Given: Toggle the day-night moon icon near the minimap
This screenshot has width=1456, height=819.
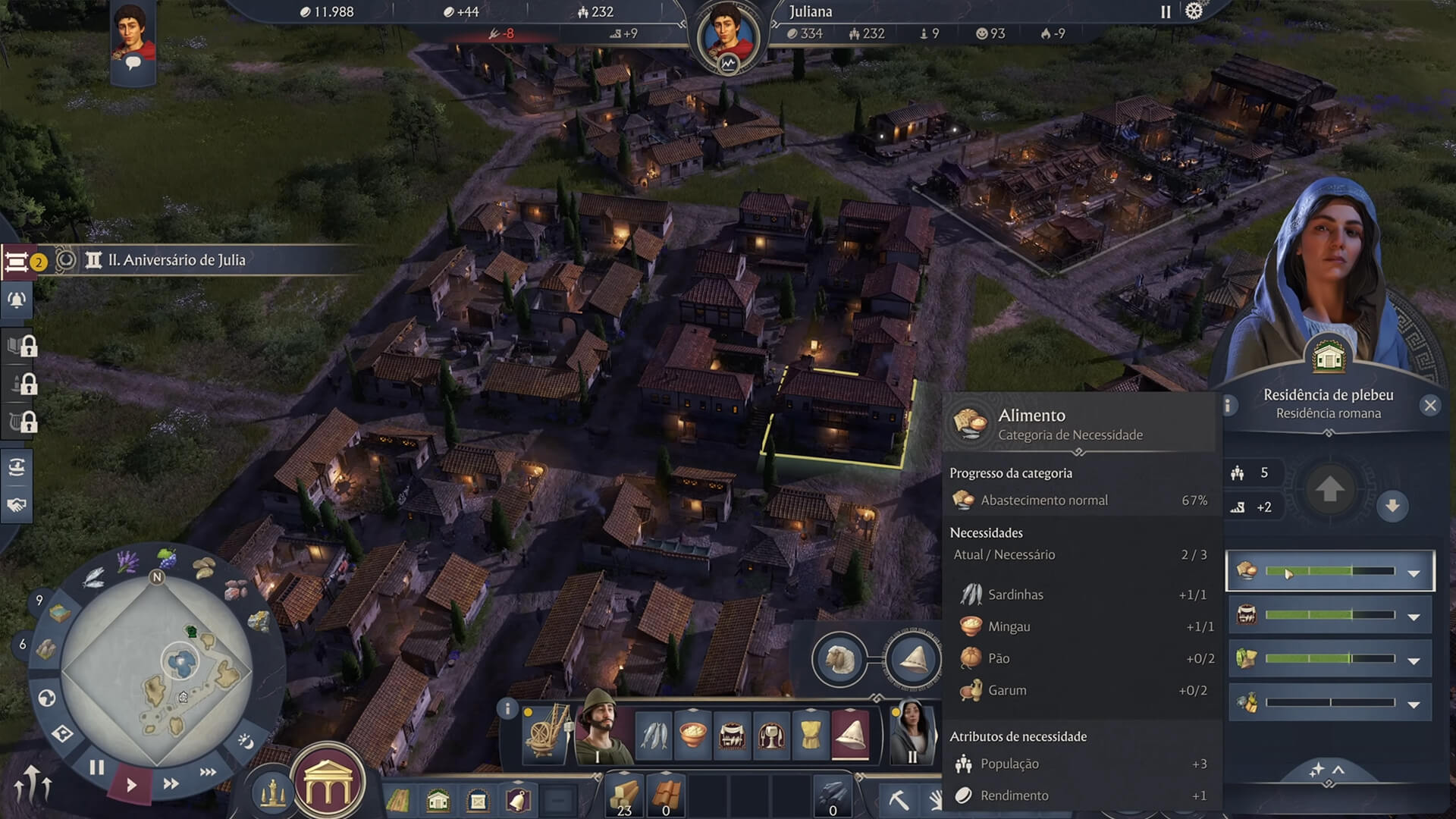Looking at the screenshot, I should [246, 741].
